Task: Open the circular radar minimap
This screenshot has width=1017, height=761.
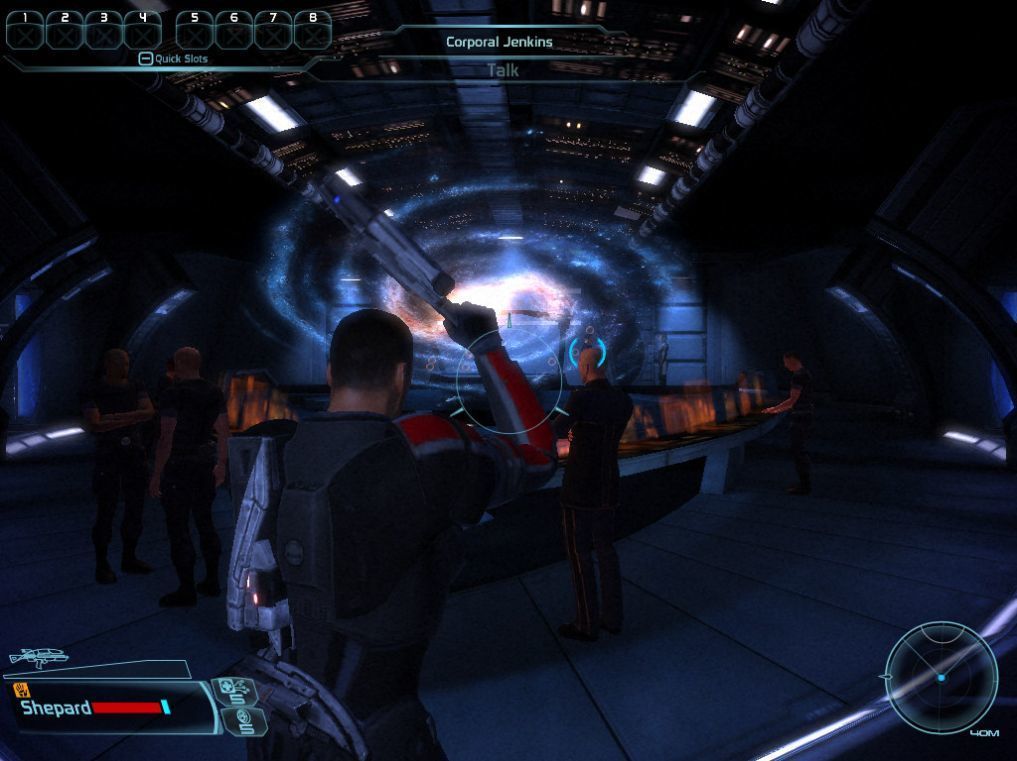Action: point(941,677)
